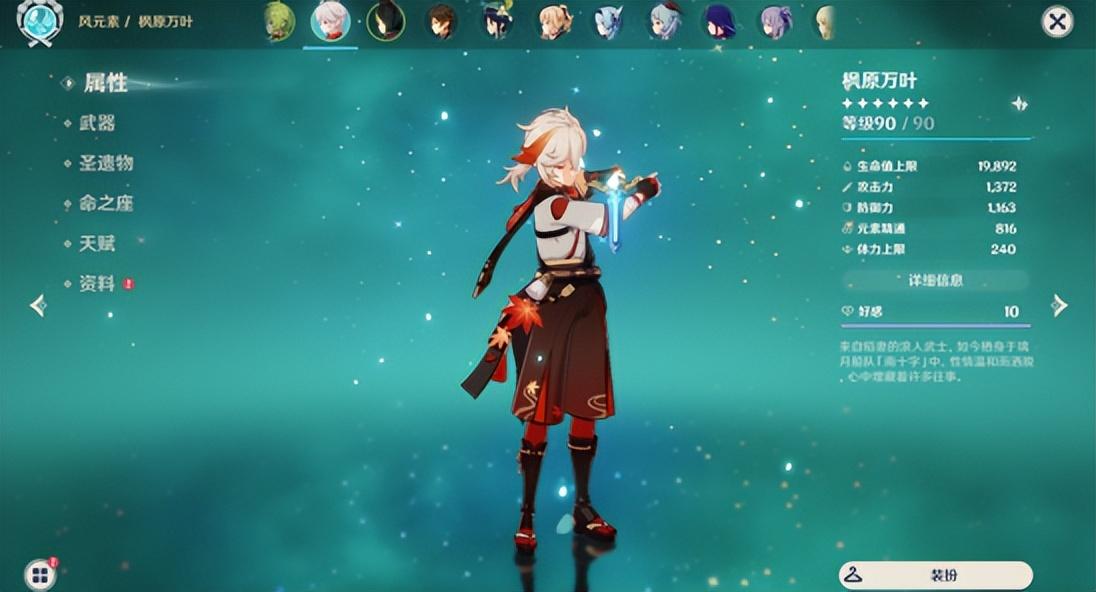Open the 装扮 outfit button

pyautogui.click(x=935, y=575)
